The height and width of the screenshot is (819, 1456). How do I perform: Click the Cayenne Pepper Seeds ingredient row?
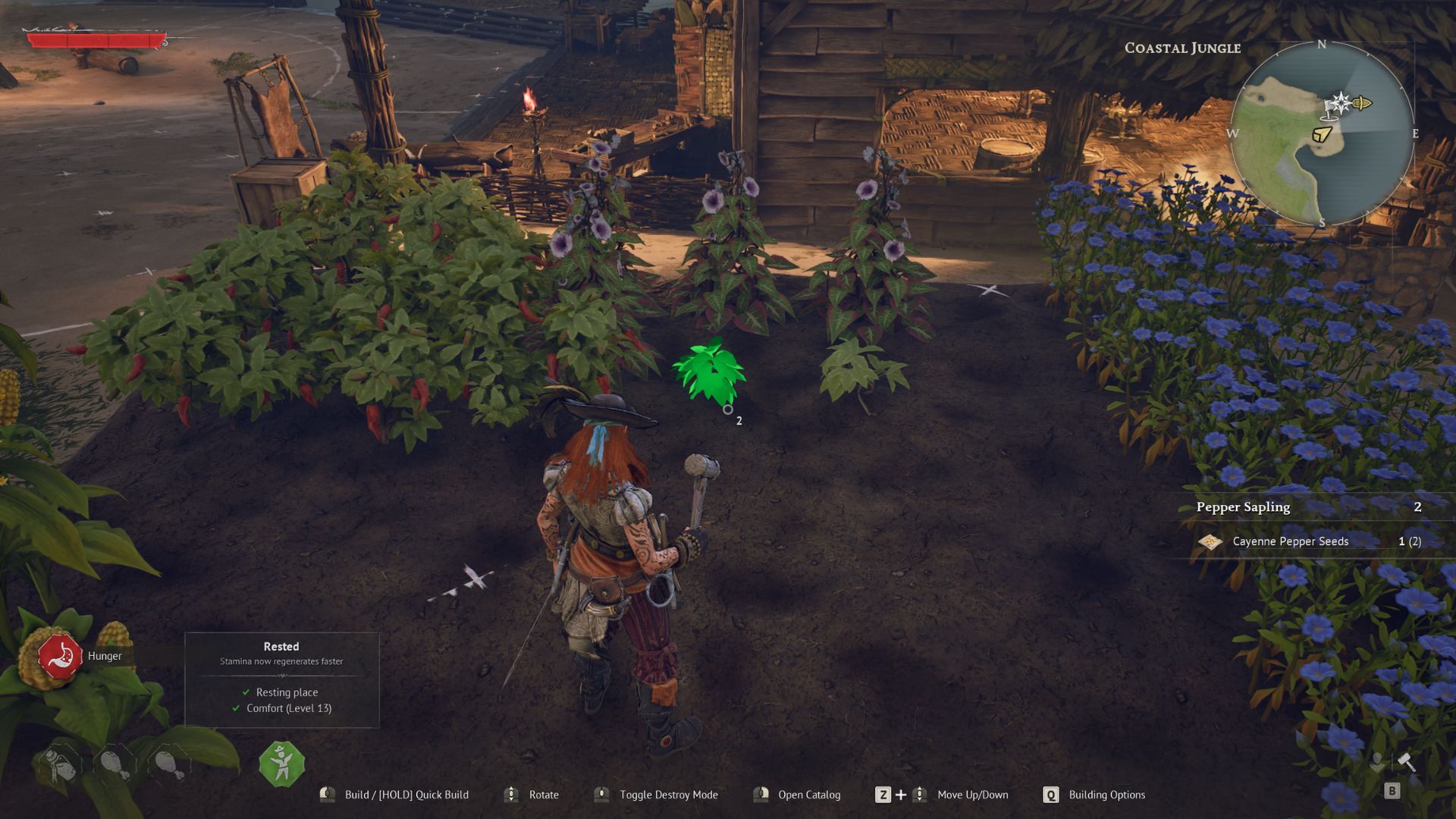click(1309, 541)
